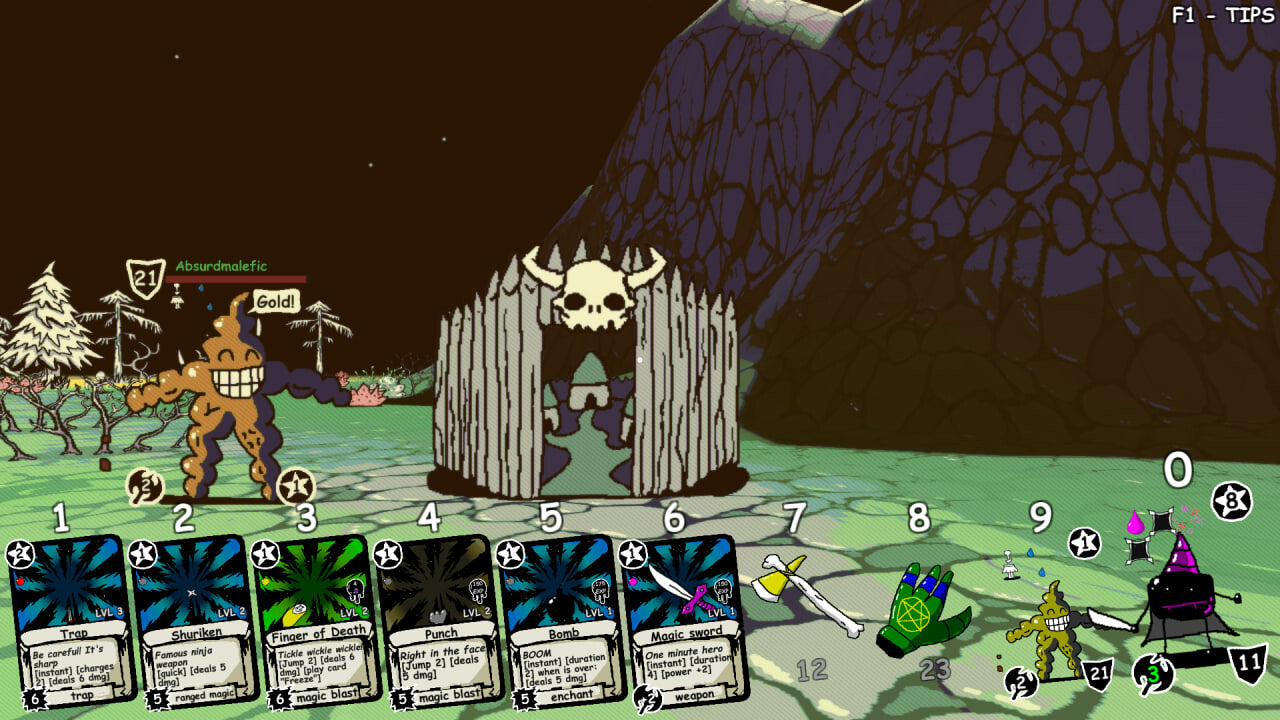Play the Magic sword weapon card
Viewport: 1280px width, 720px height.
tap(685, 620)
